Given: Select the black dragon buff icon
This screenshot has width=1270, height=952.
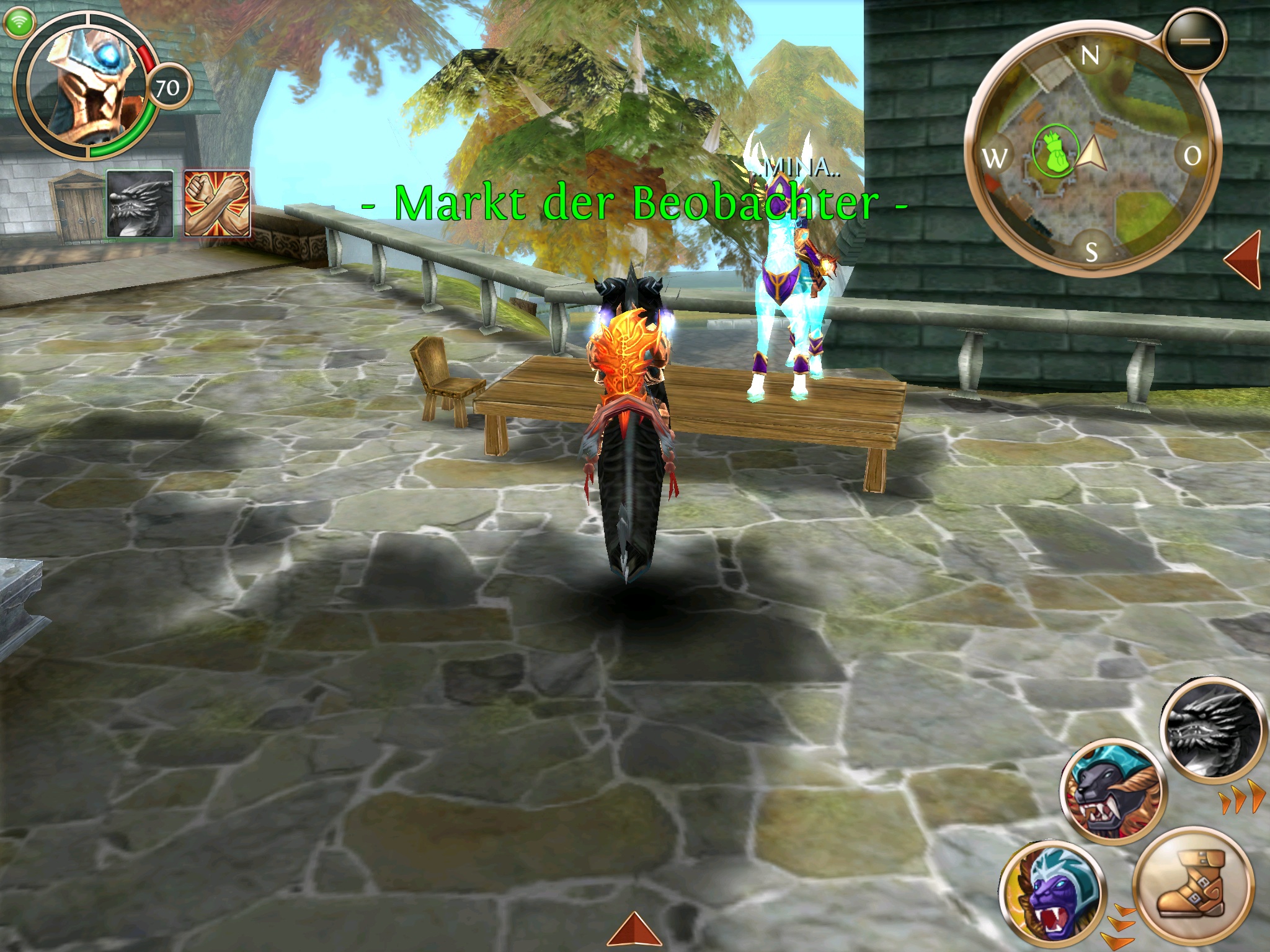Looking at the screenshot, I should coord(141,204).
